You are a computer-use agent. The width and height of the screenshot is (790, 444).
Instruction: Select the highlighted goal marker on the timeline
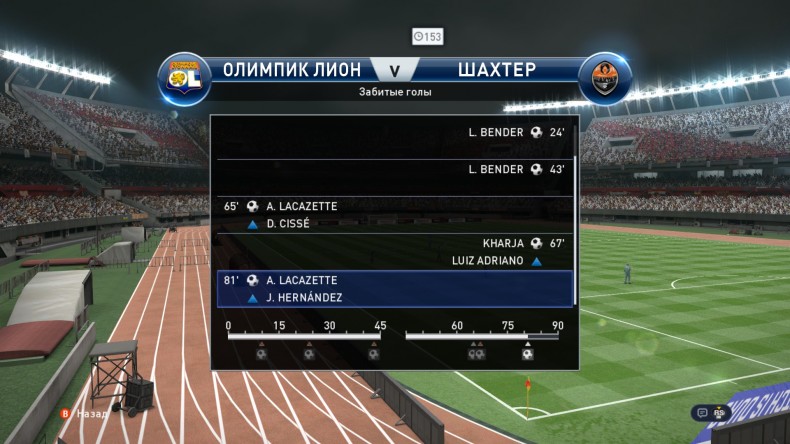527,353
